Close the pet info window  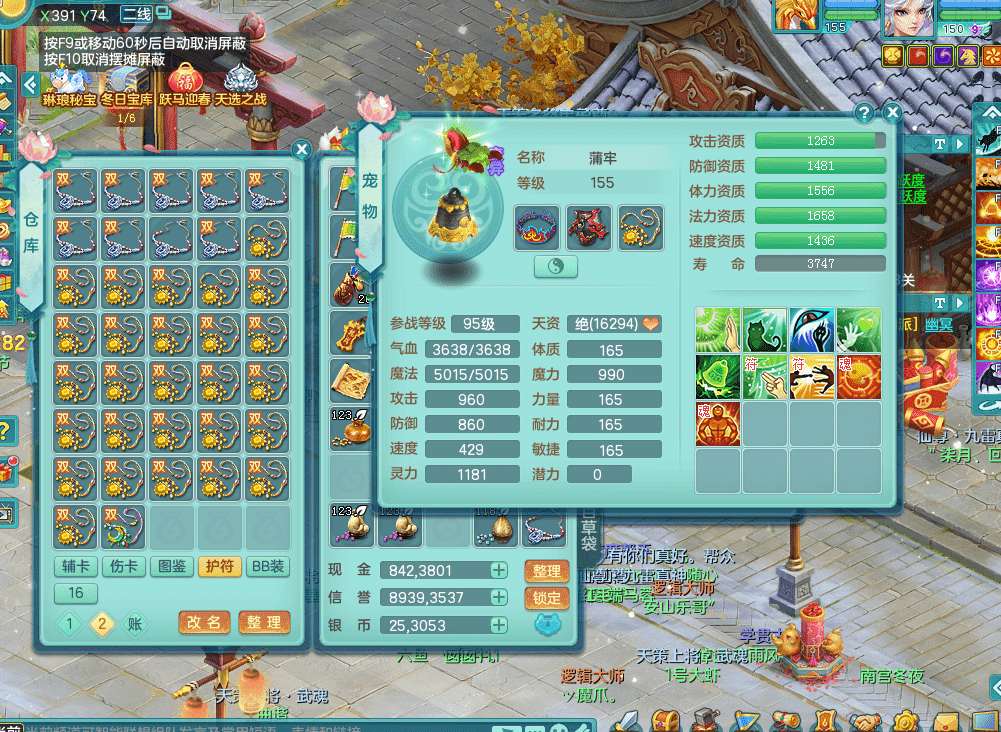[892, 113]
